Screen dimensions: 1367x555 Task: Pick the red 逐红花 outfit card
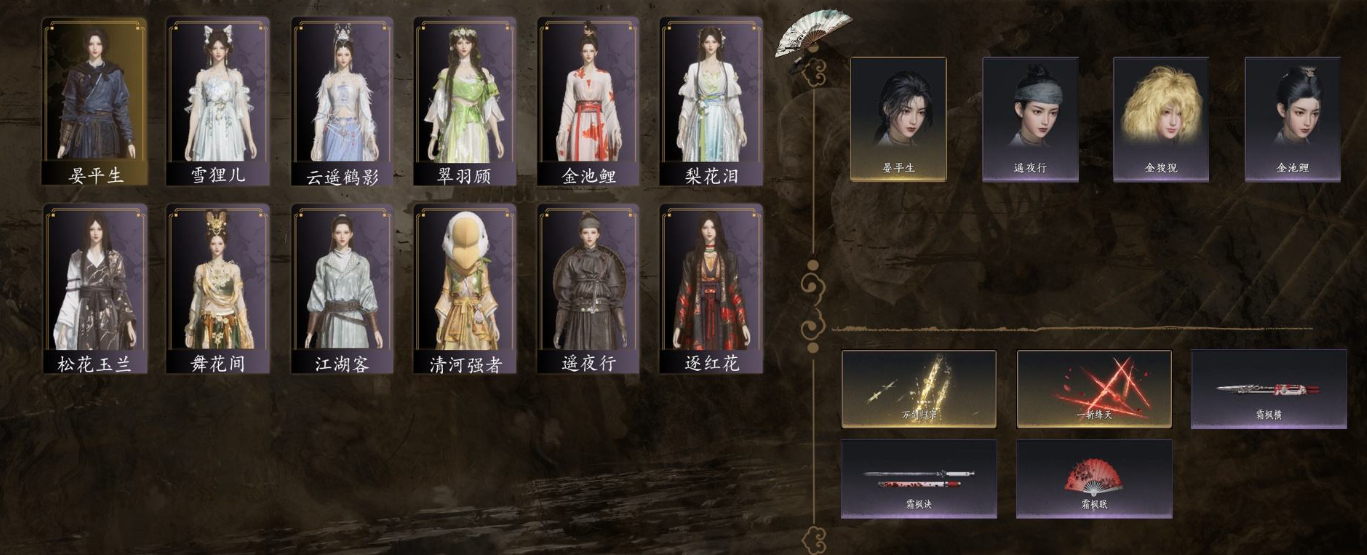(710, 289)
